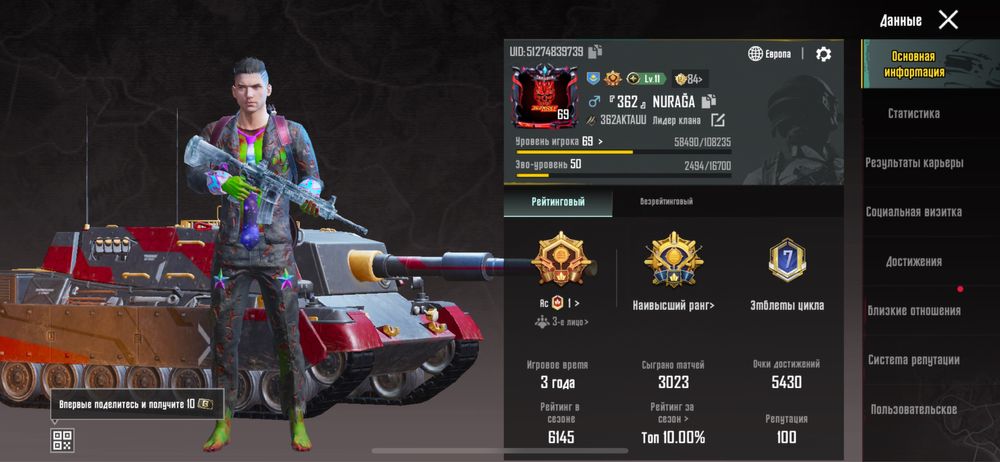This screenshot has width=1000, height=462.
Task: Select the Пользовательское side entry
Action: [x=914, y=409]
